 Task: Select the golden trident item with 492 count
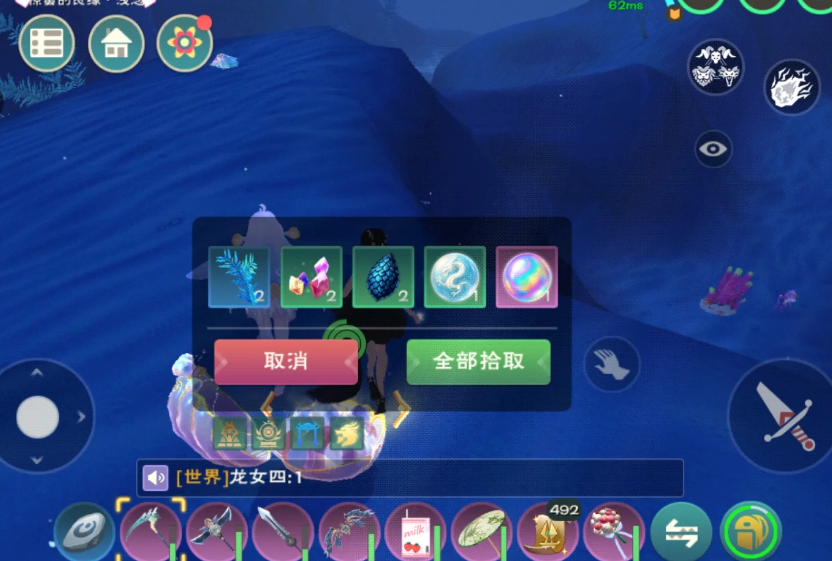click(x=548, y=532)
